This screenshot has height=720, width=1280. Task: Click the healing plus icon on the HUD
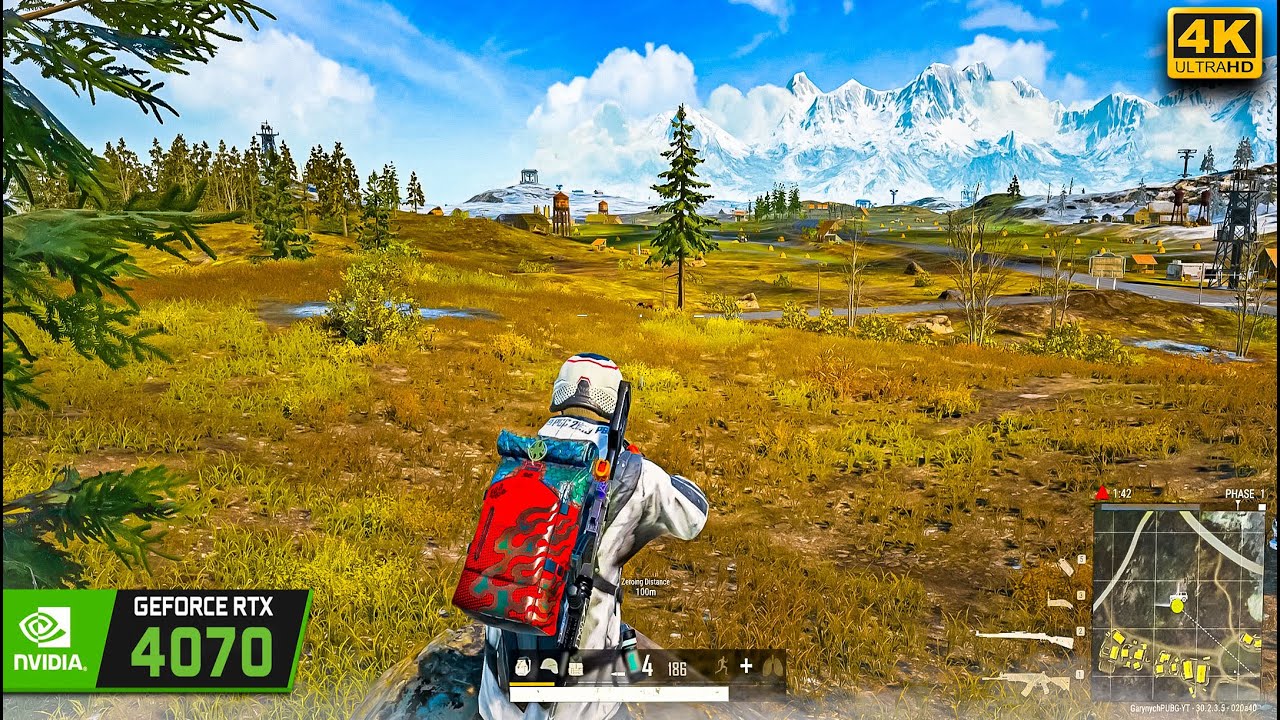click(747, 666)
